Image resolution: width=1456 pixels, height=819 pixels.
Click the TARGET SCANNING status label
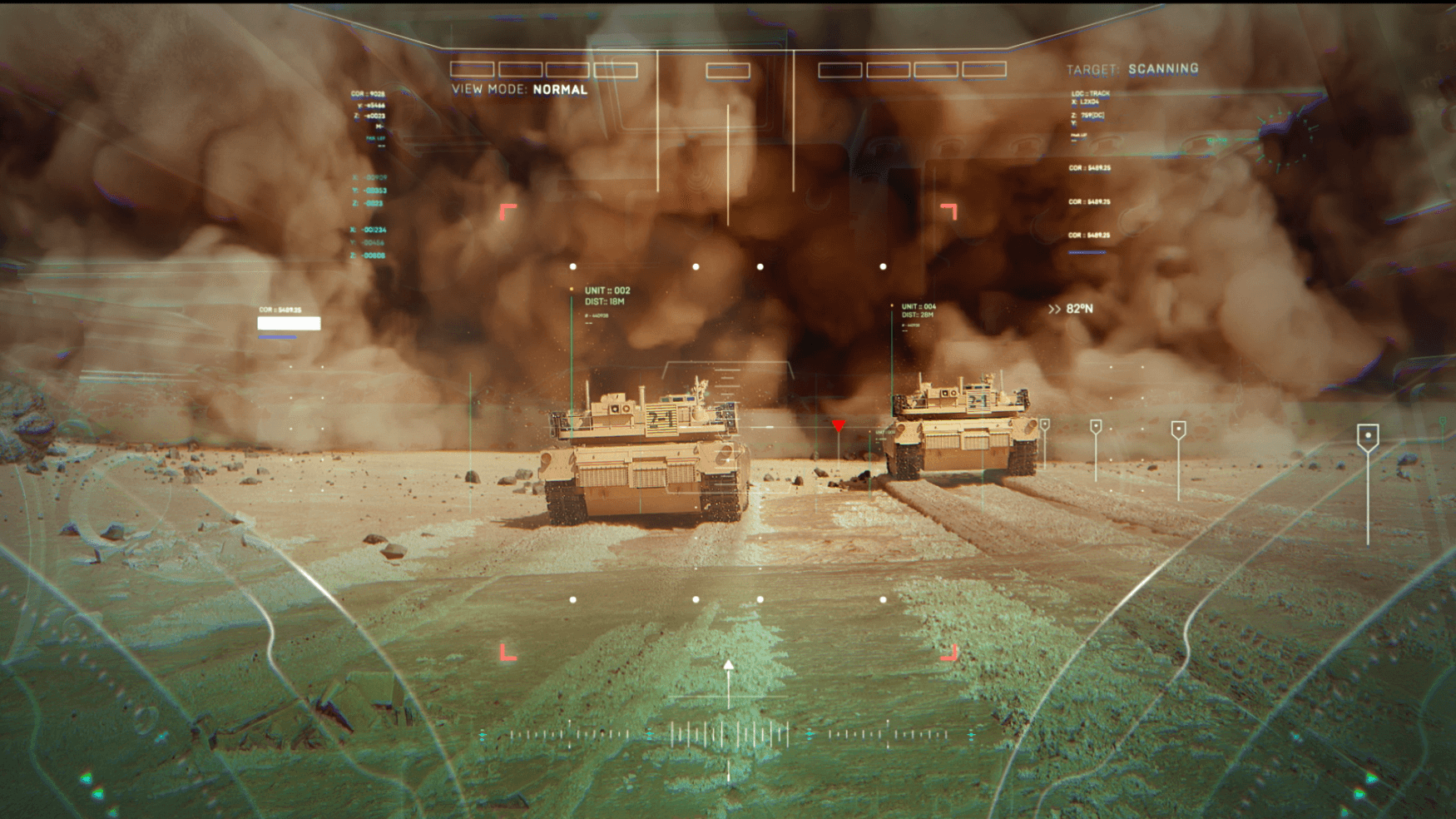pyautogui.click(x=1132, y=69)
